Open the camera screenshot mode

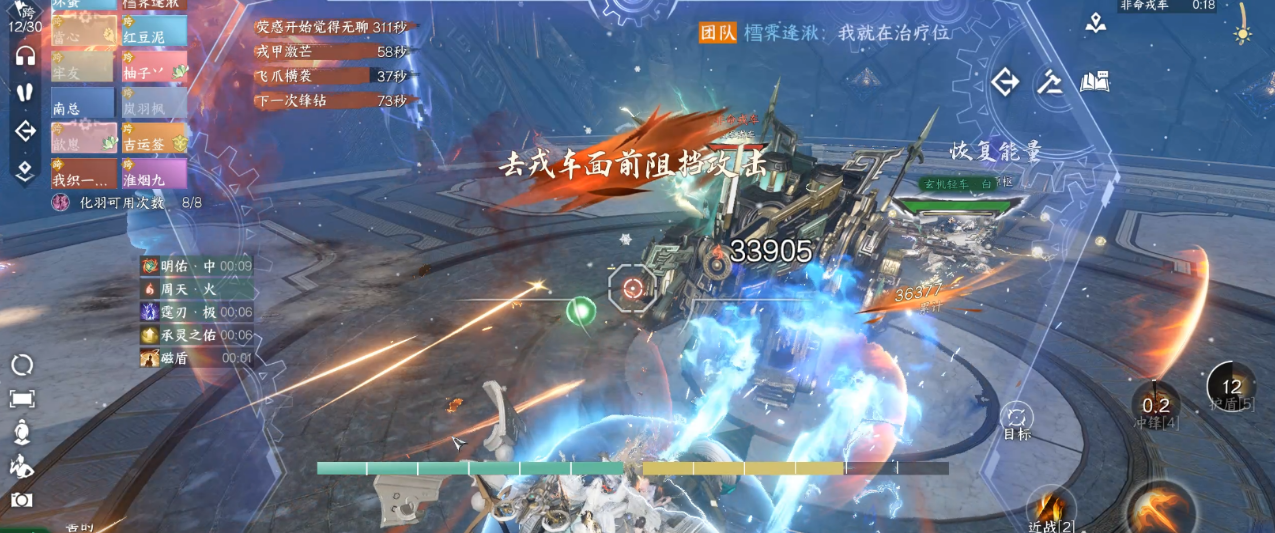[22, 499]
